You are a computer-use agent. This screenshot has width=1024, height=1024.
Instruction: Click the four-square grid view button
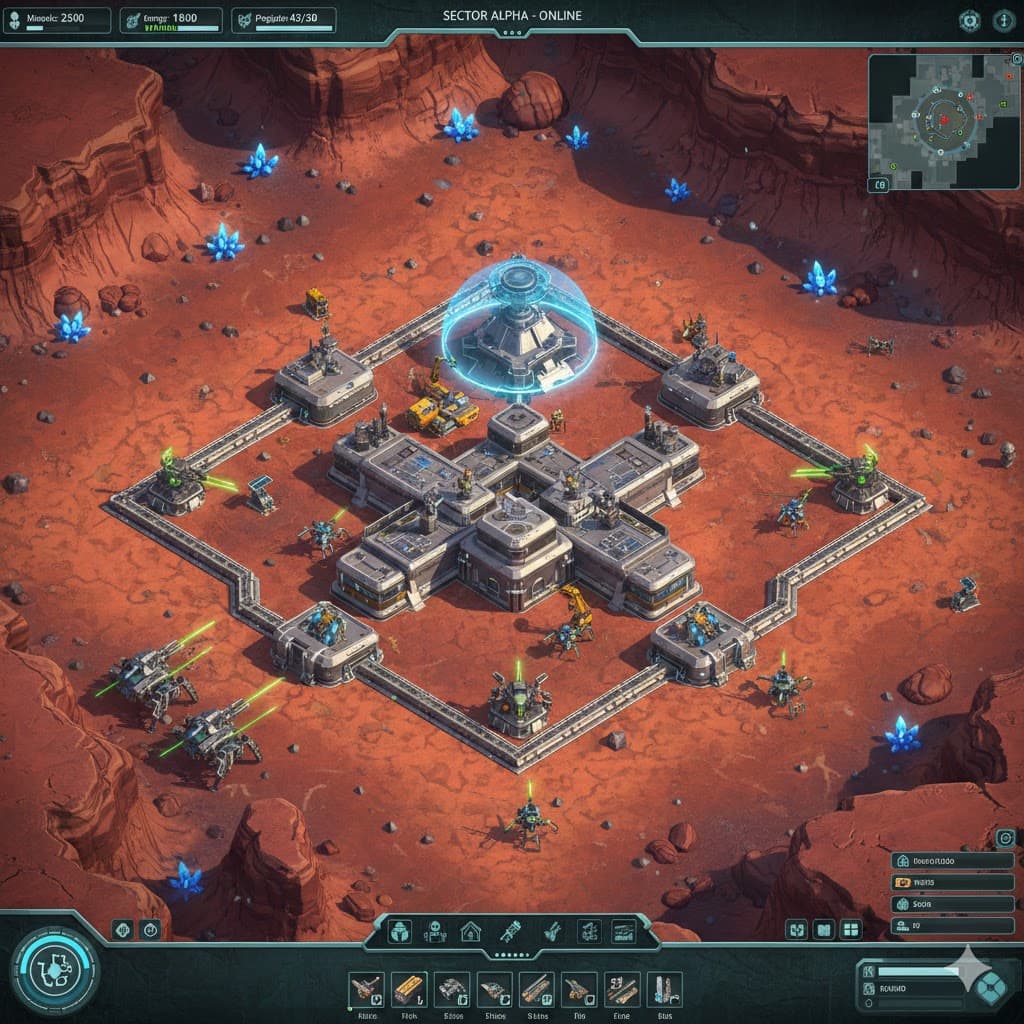[851, 931]
